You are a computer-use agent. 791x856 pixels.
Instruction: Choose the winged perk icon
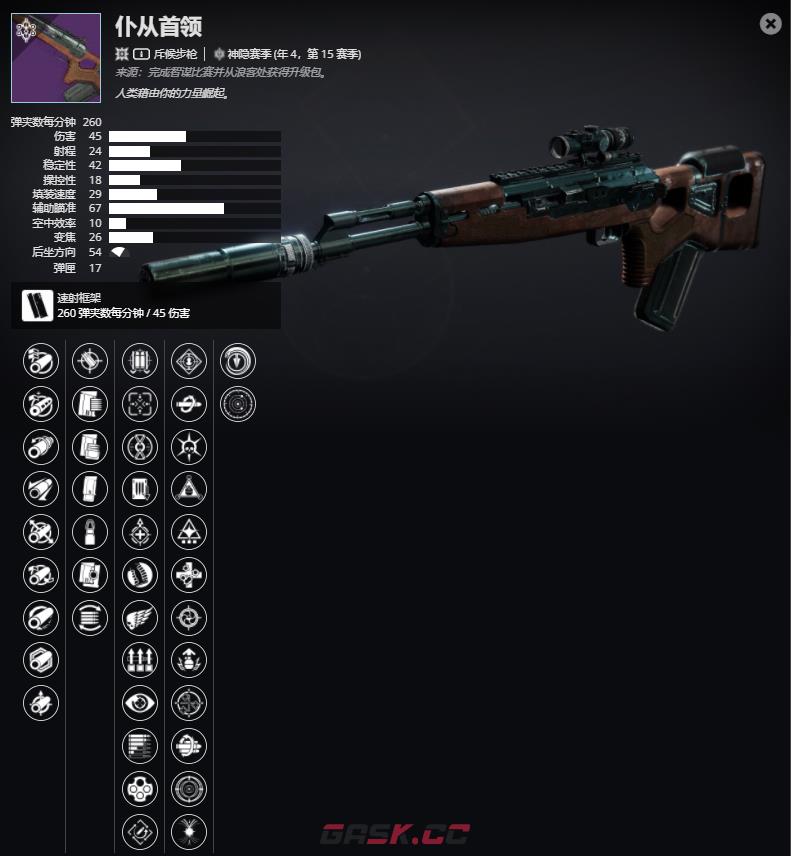click(140, 617)
